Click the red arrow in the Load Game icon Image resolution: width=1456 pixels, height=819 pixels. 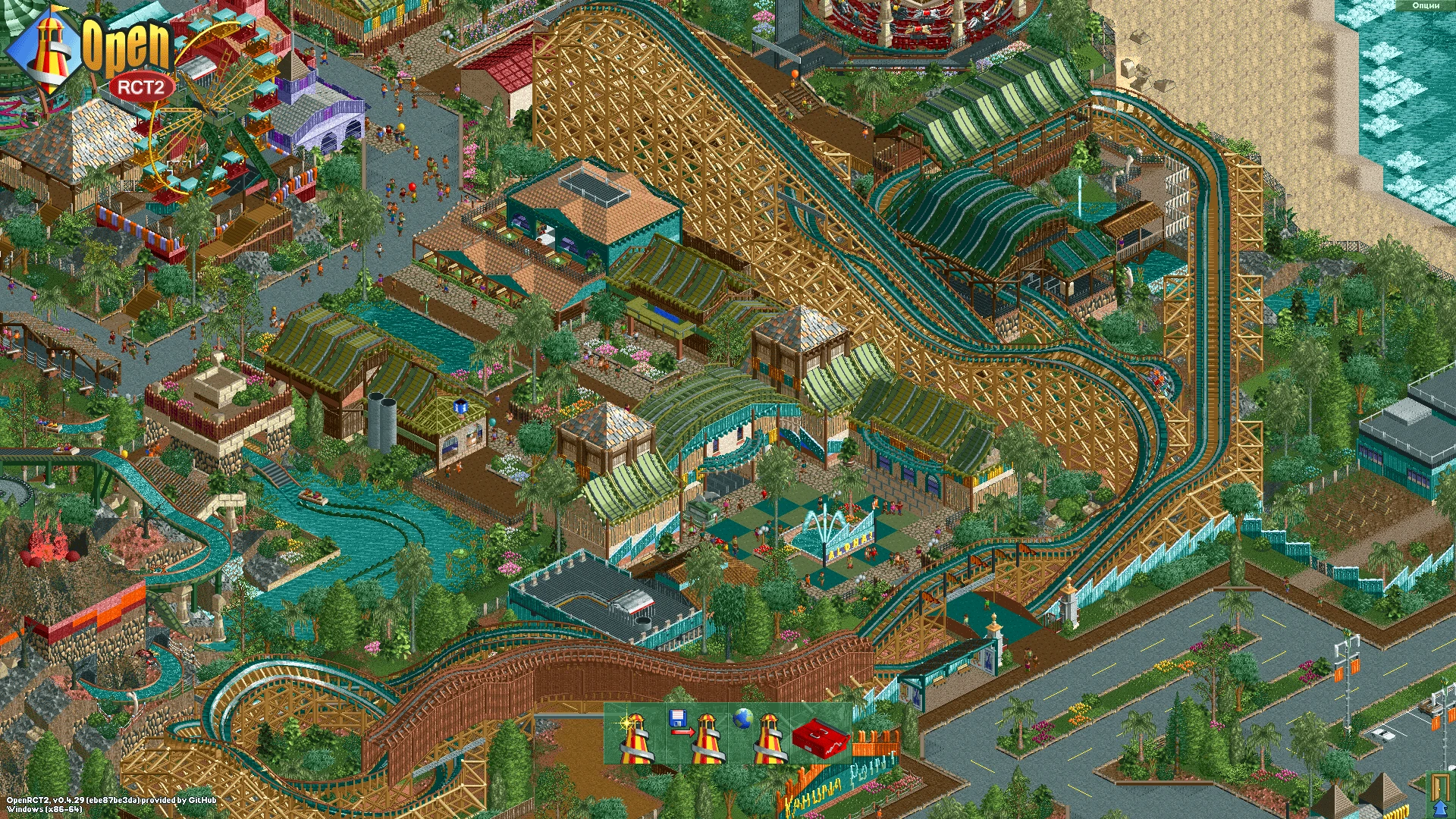pos(684,731)
